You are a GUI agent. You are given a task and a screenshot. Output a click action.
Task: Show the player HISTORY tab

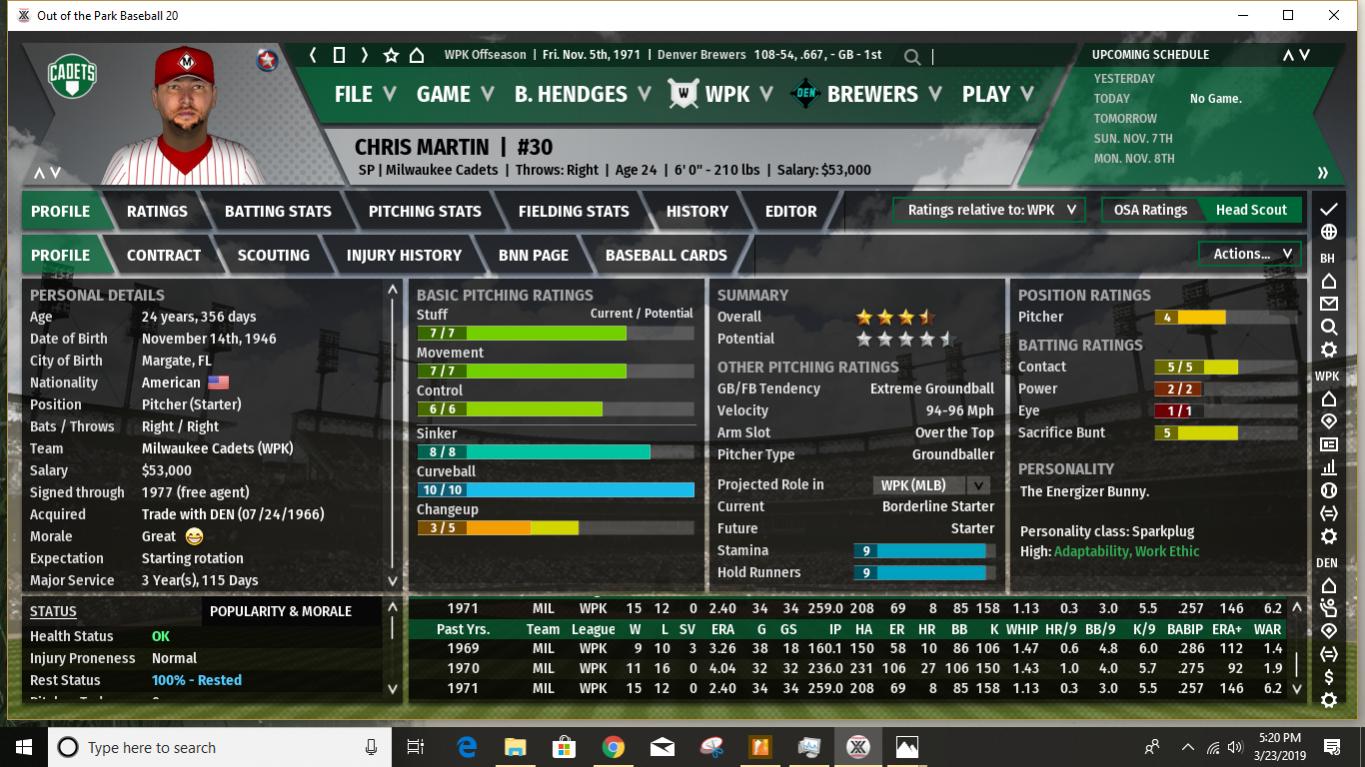(x=697, y=211)
